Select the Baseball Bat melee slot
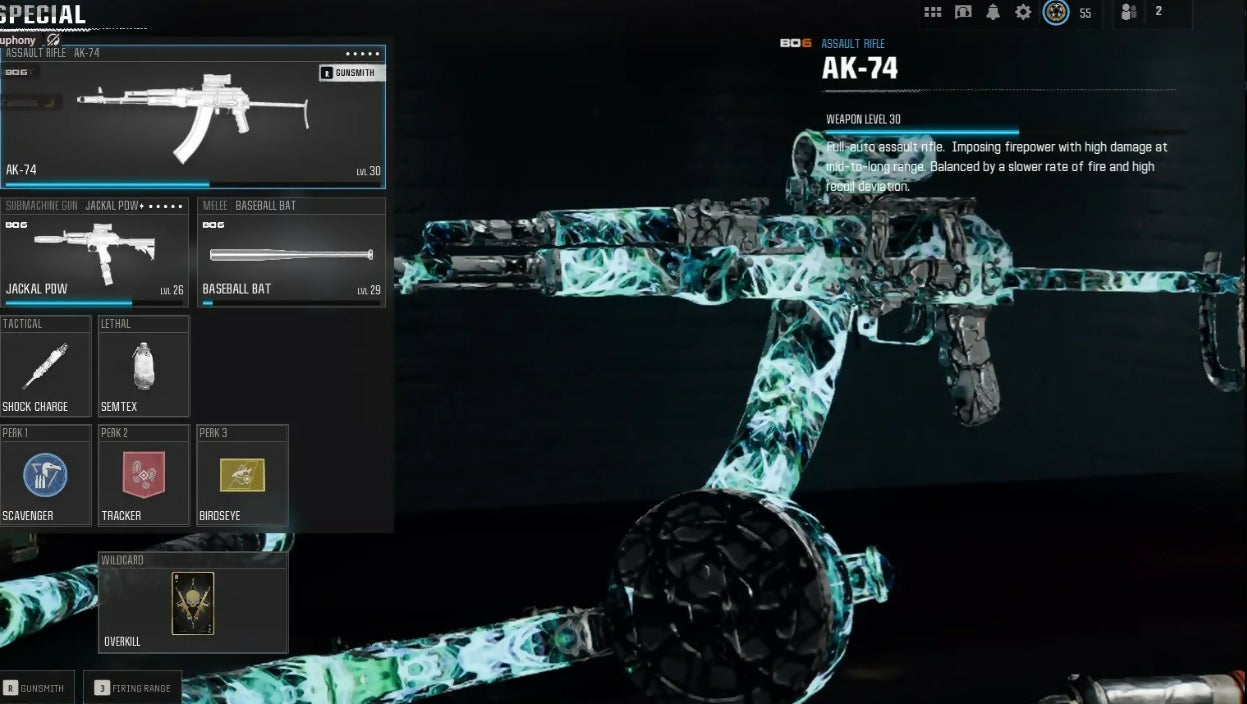 [291, 252]
